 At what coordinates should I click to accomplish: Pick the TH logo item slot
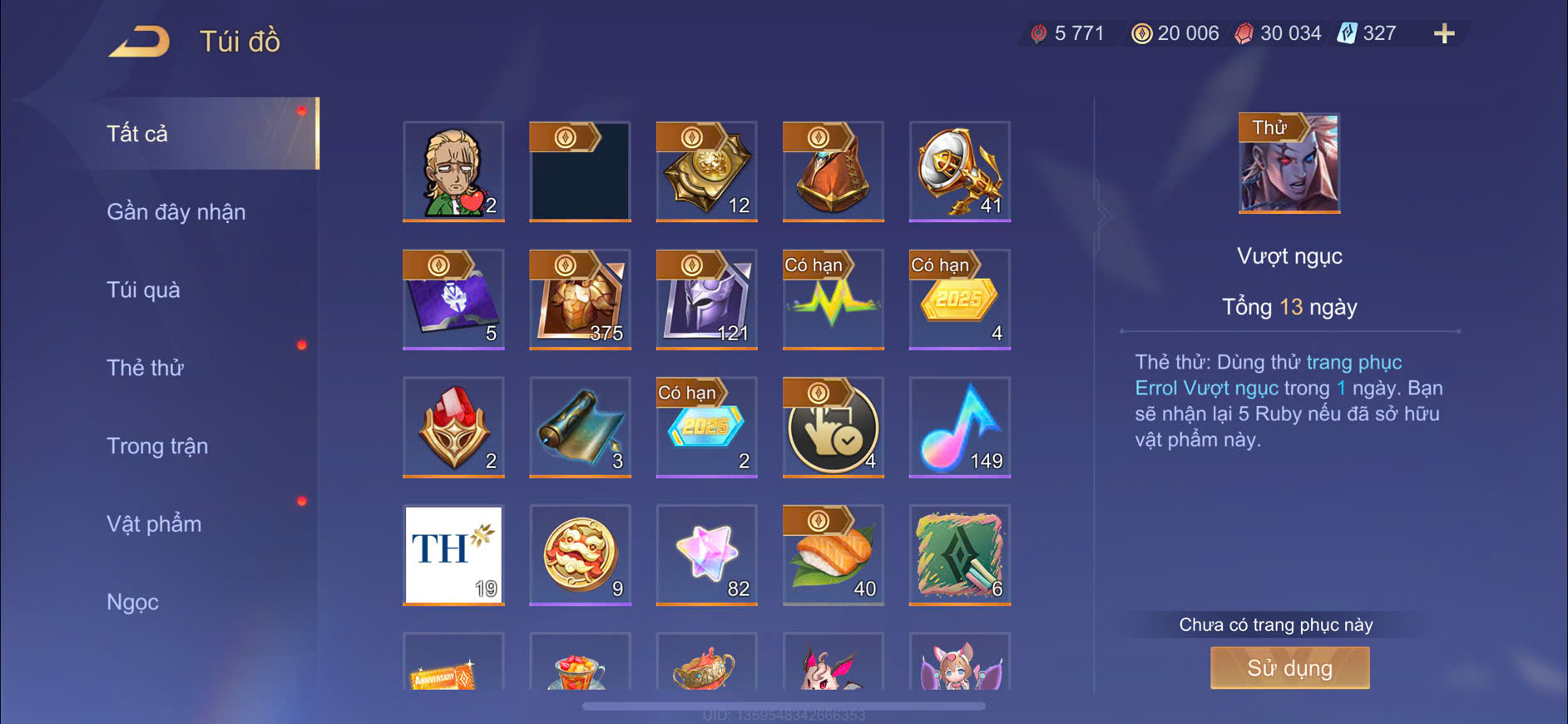[453, 555]
